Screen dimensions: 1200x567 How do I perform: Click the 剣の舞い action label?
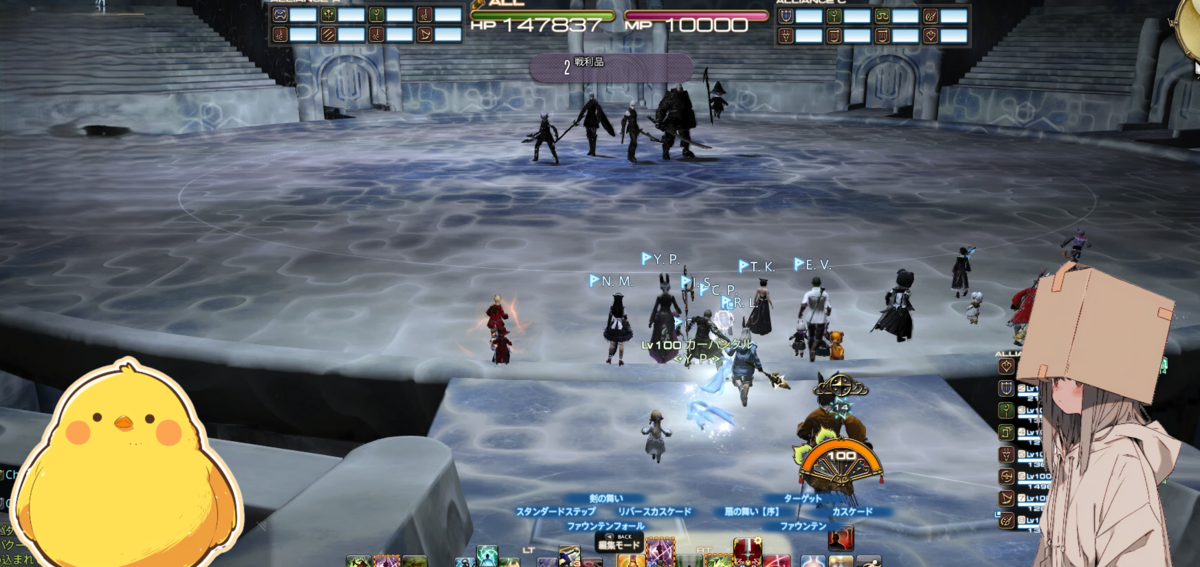pyautogui.click(x=606, y=498)
